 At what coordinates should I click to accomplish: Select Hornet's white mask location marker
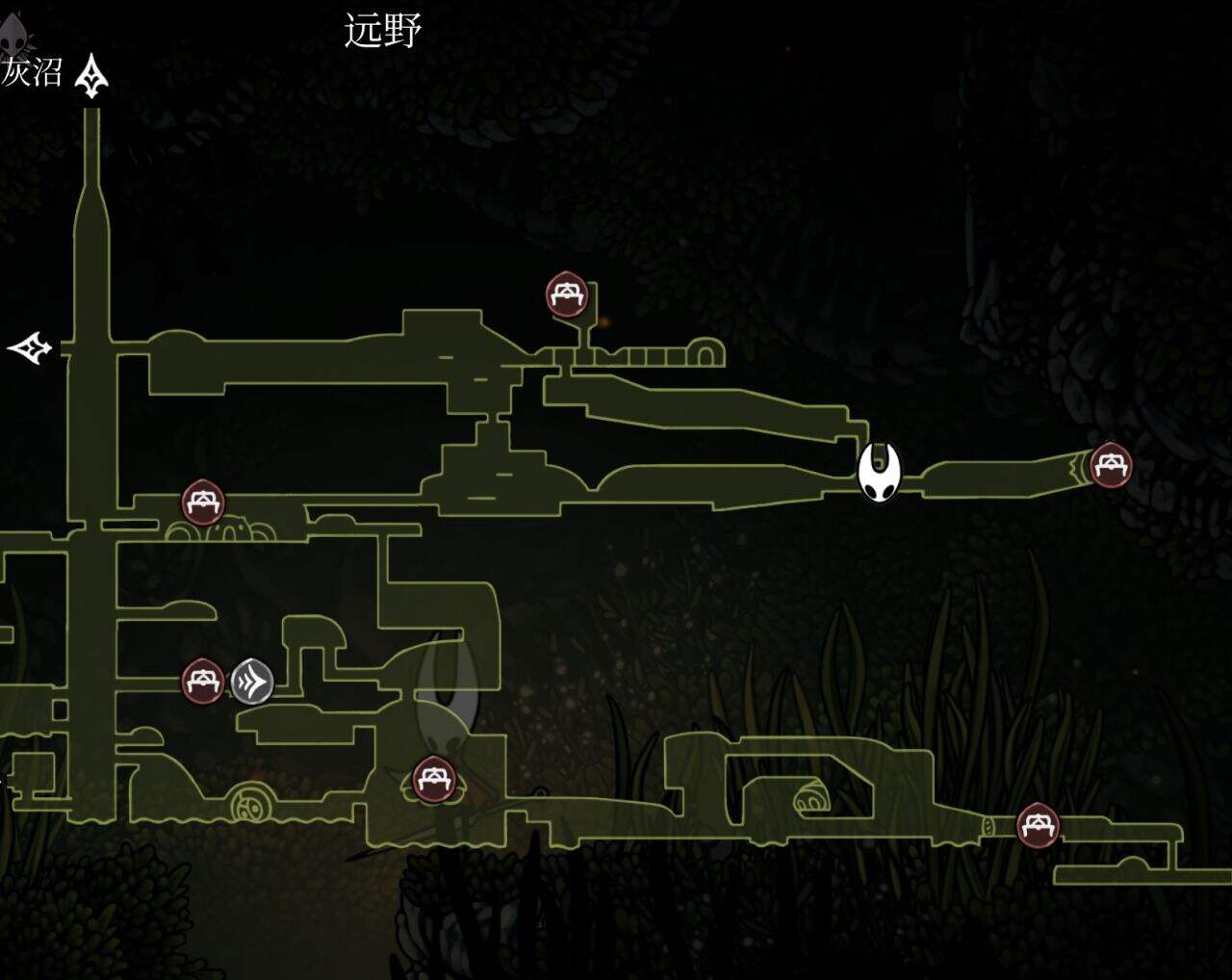[x=880, y=472]
